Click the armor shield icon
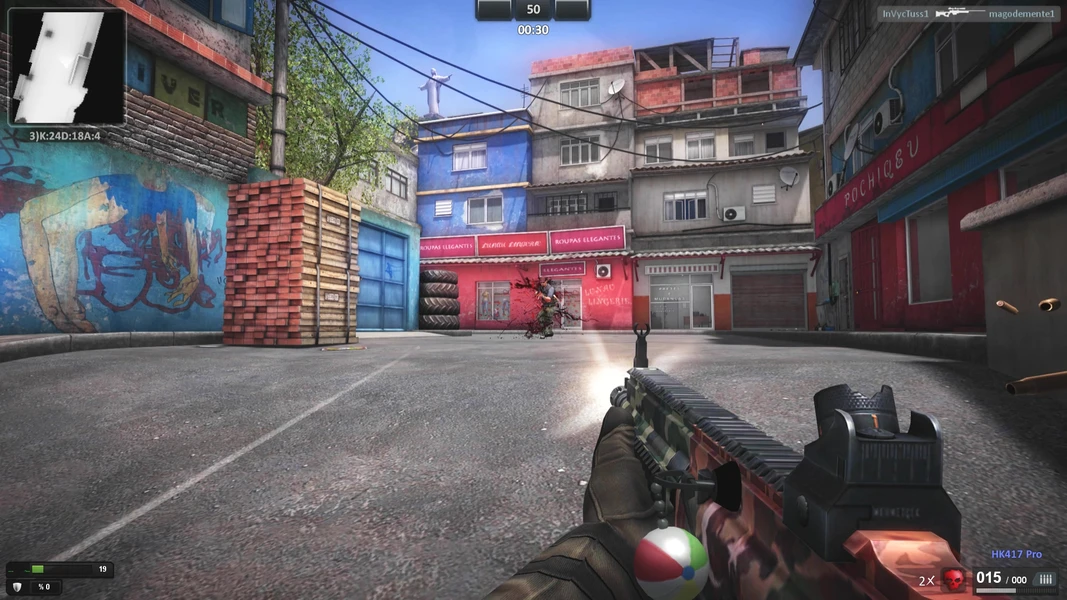Screen dimensions: 1067x600 pyautogui.click(x=16, y=587)
